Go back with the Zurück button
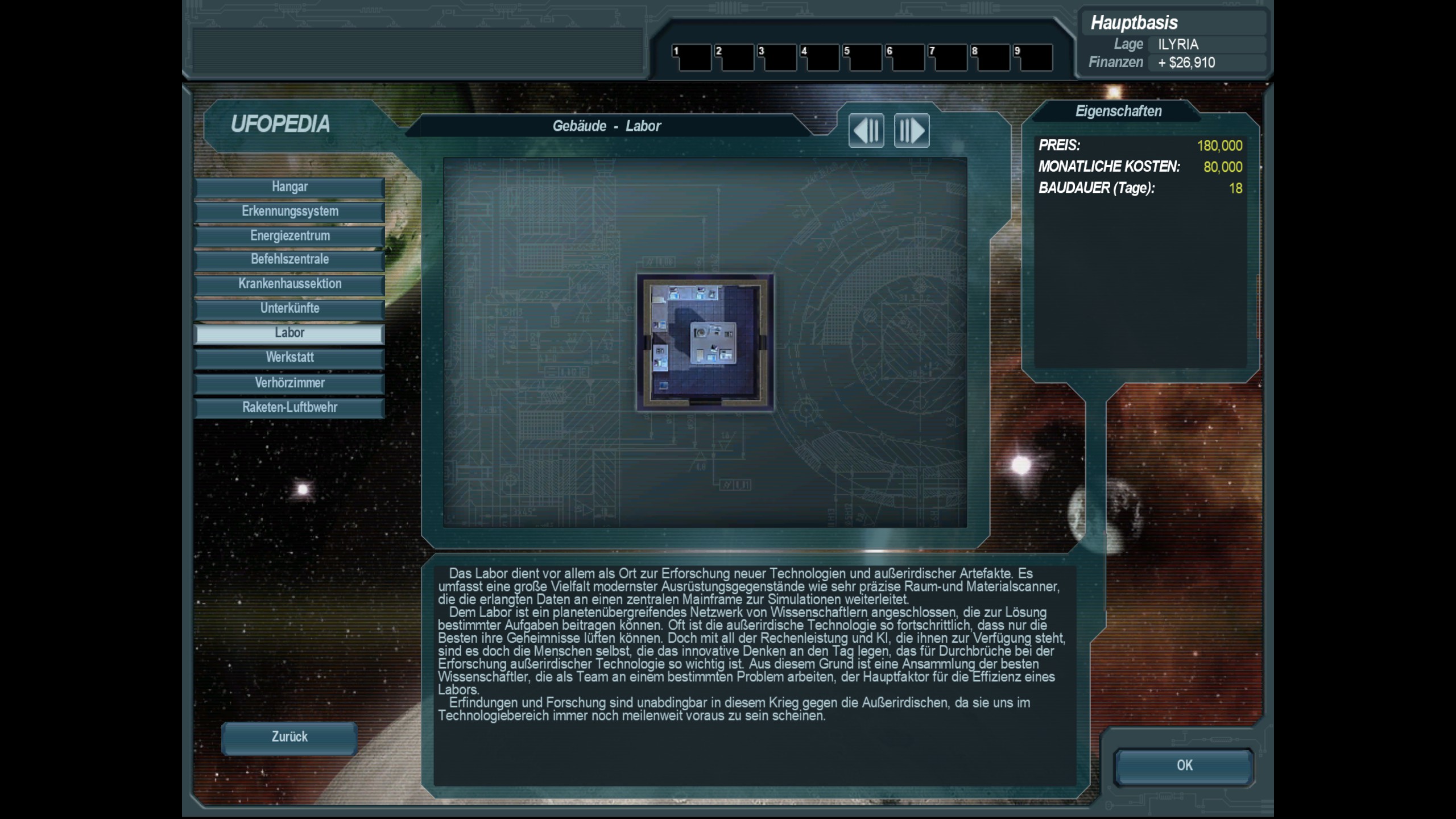This screenshot has height=819, width=1456. pos(289,737)
